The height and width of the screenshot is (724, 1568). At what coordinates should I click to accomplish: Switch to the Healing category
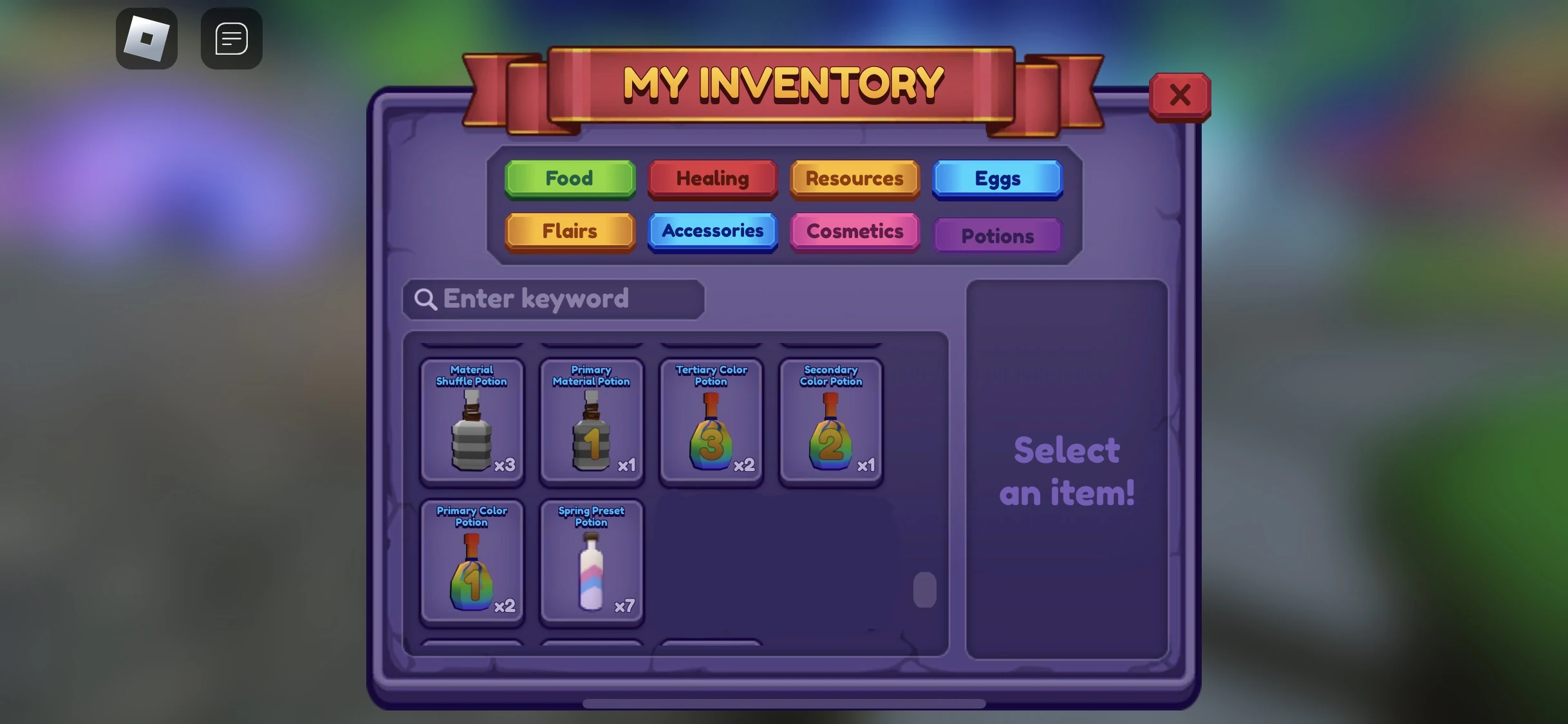pos(712,179)
